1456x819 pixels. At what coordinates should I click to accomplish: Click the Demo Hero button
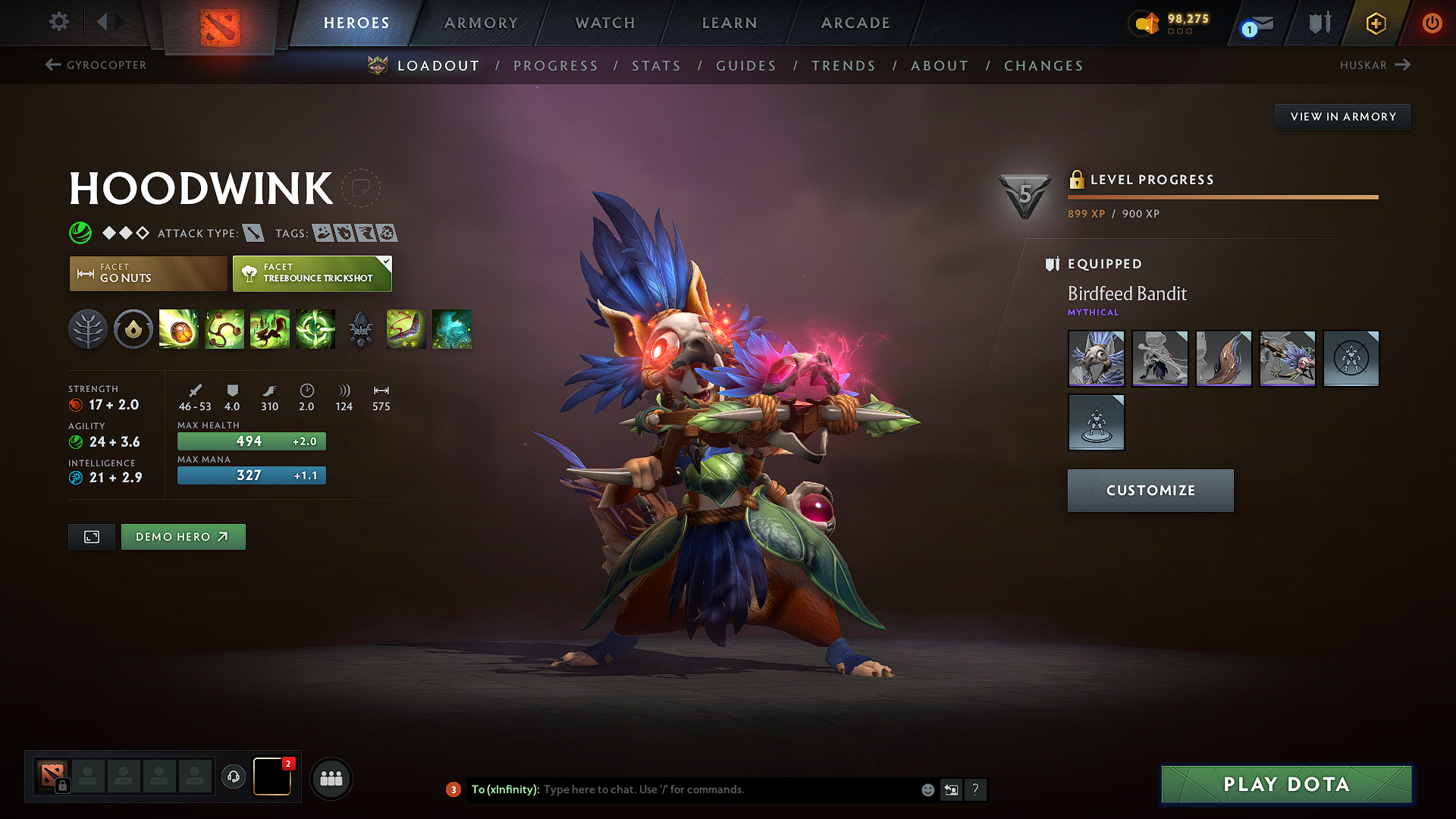[x=183, y=536]
